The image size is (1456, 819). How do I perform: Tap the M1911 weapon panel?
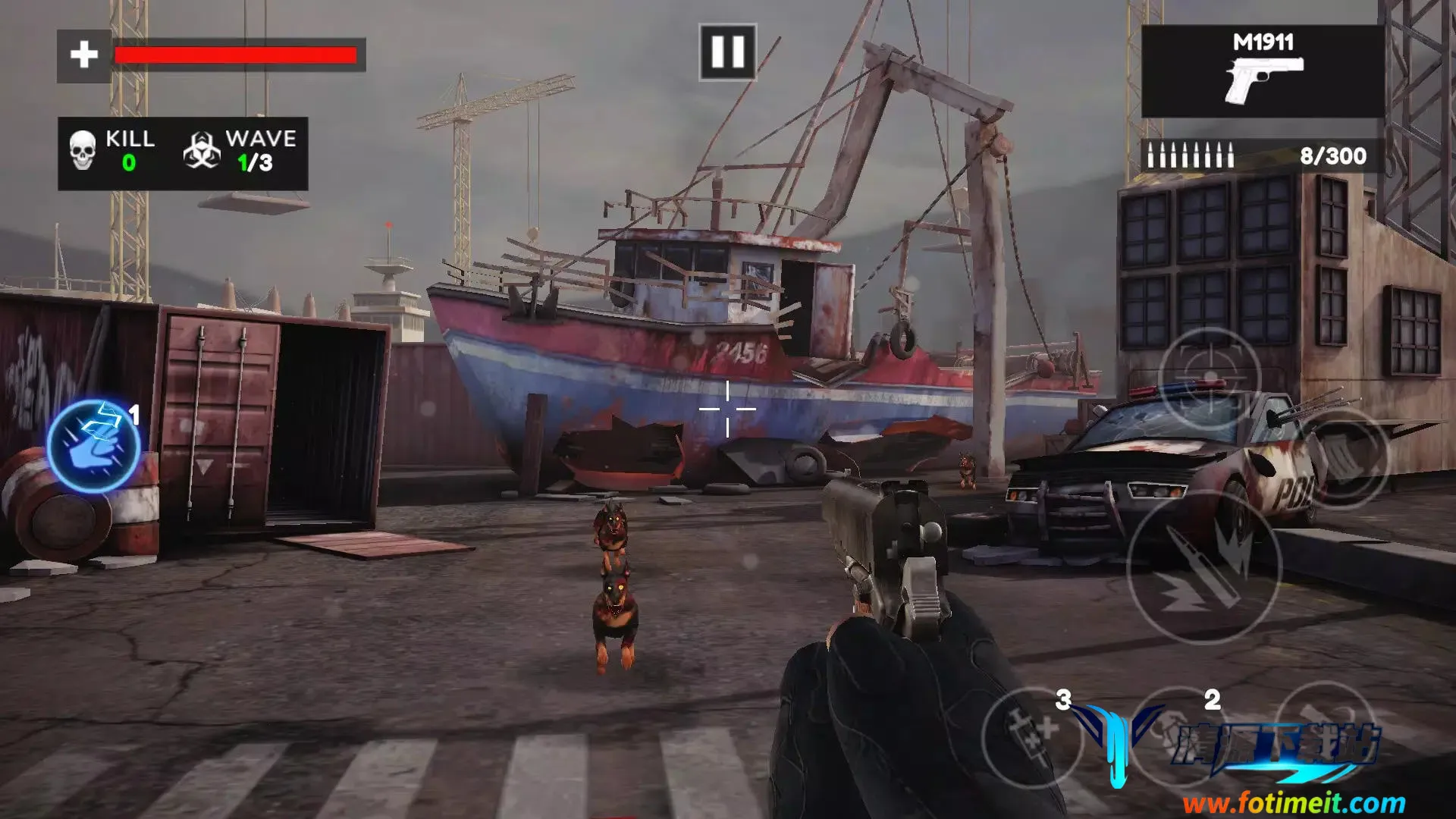(1262, 71)
